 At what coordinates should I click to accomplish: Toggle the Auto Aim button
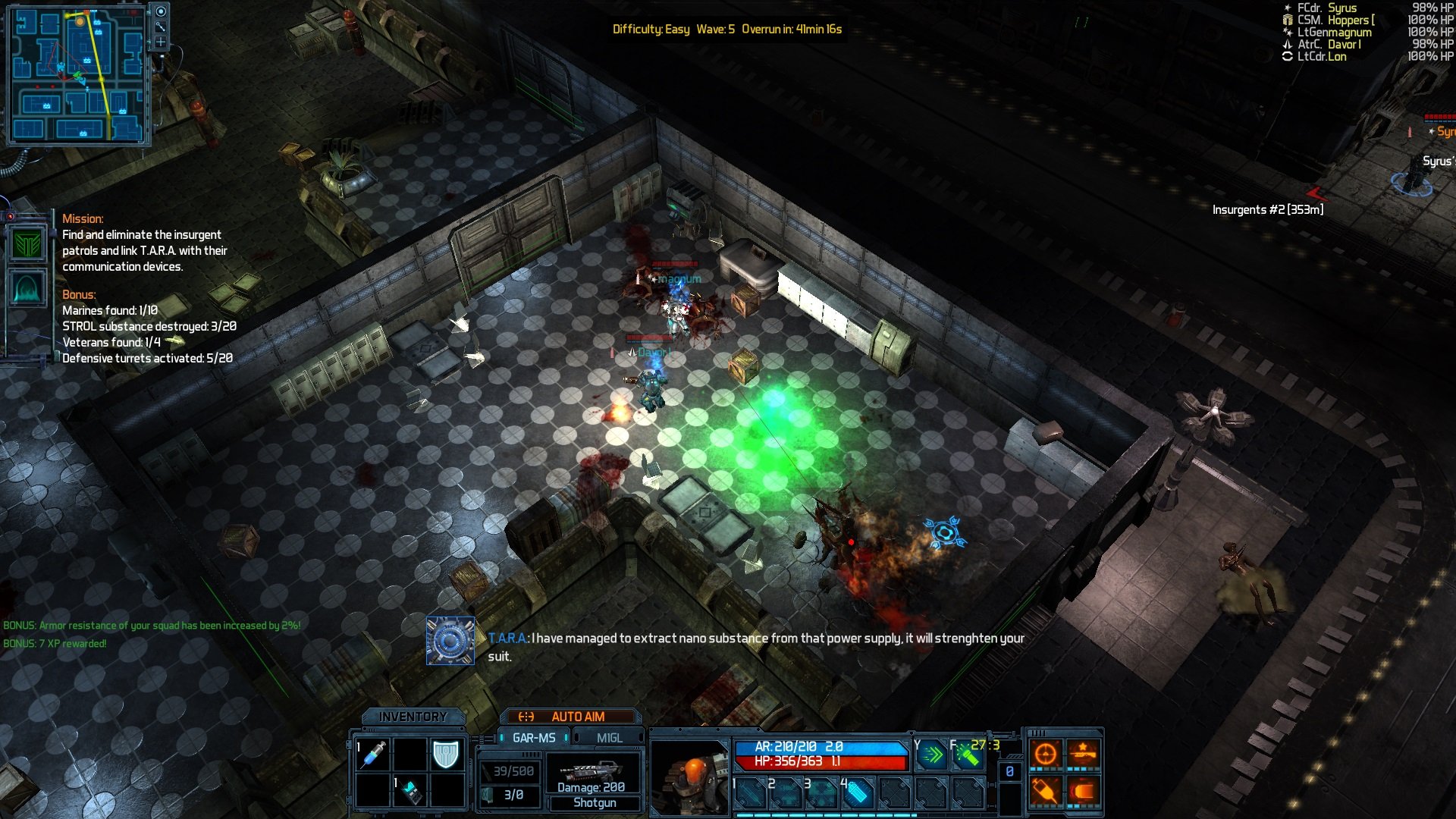click(570, 717)
